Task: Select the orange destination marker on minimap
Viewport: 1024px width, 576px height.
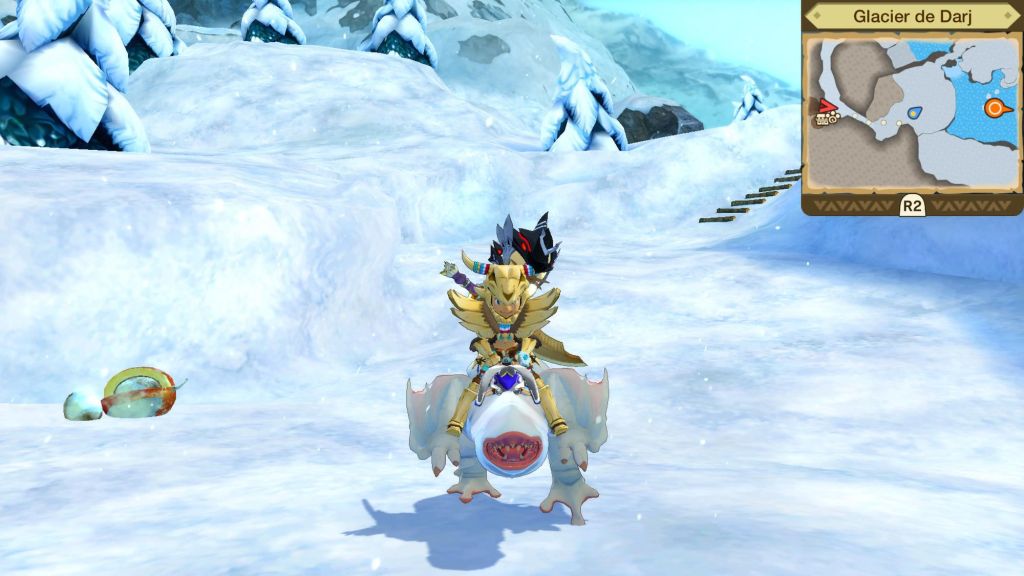Action: [x=996, y=108]
